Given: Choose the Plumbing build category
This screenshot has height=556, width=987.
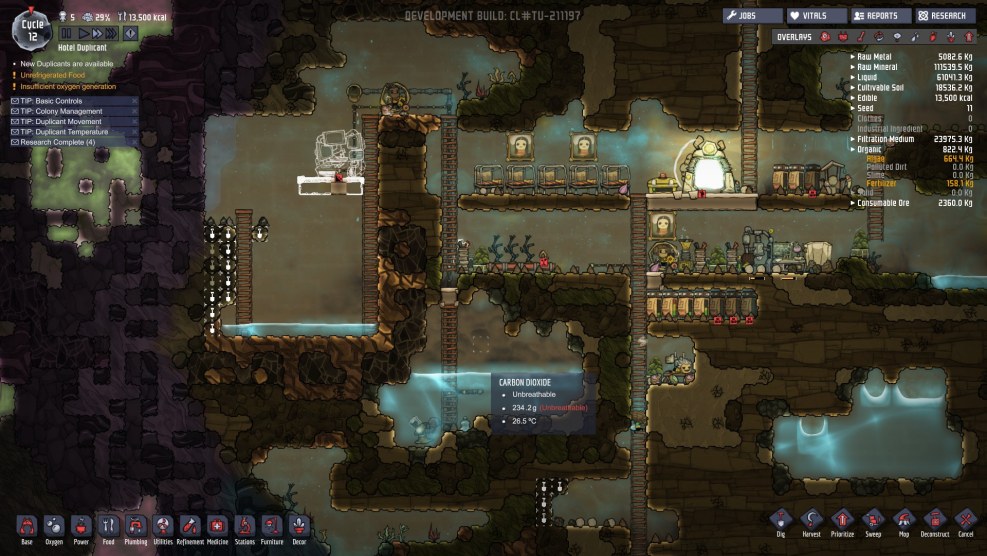Looking at the screenshot, I should [136, 526].
